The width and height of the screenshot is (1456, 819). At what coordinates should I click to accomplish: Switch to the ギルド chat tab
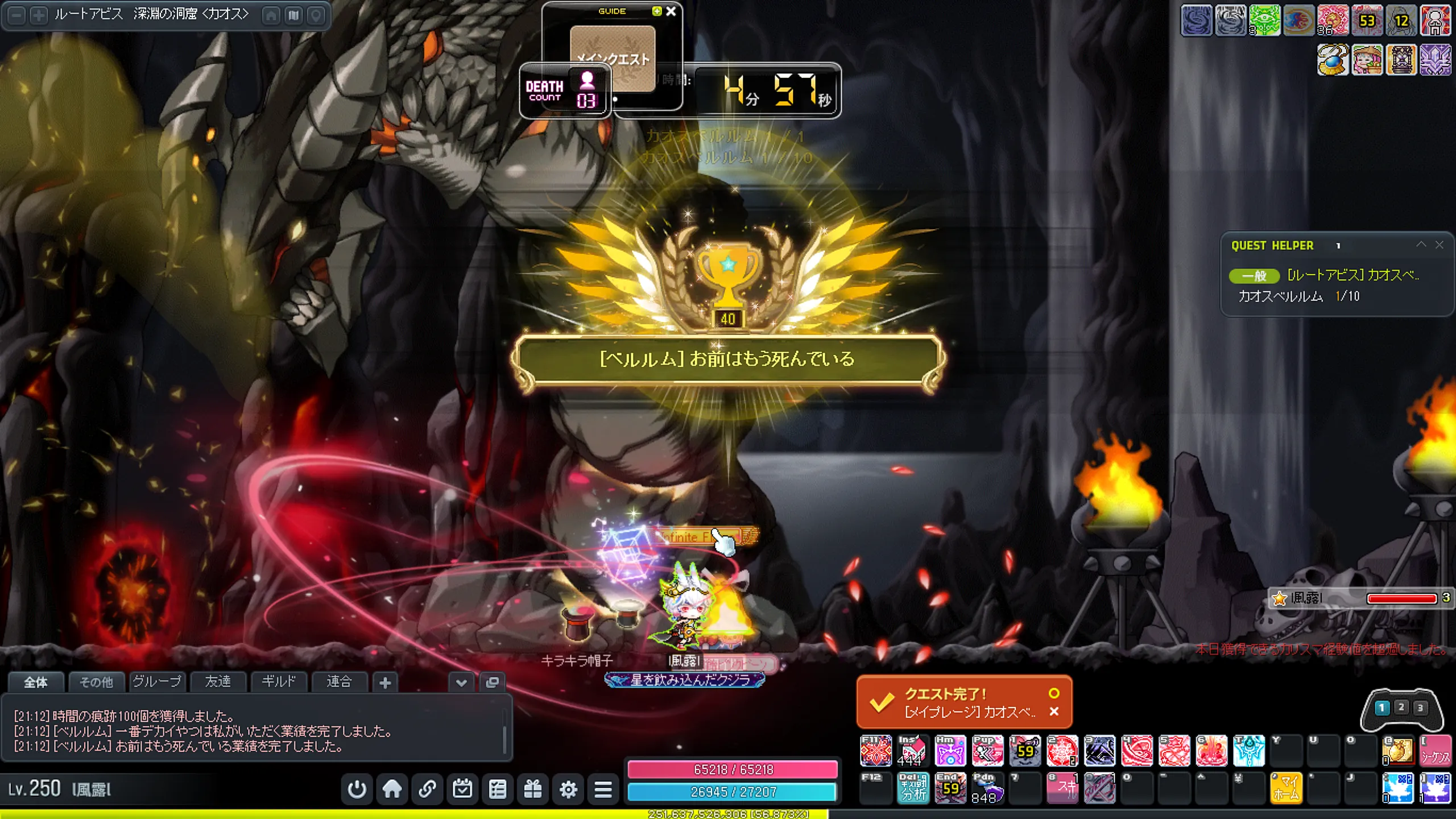click(278, 681)
